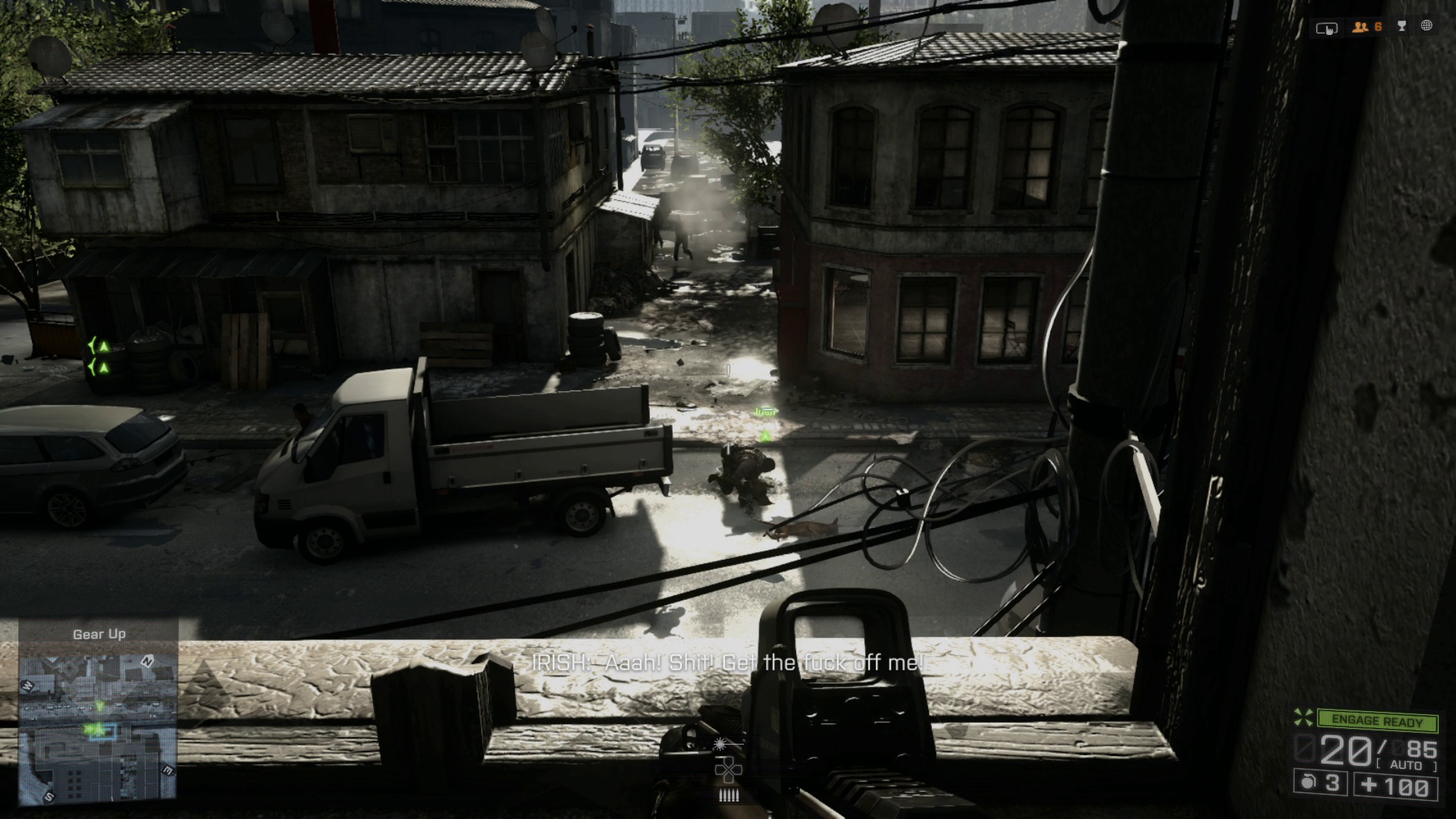
Task: Open the globe network icon
Action: (1426, 26)
